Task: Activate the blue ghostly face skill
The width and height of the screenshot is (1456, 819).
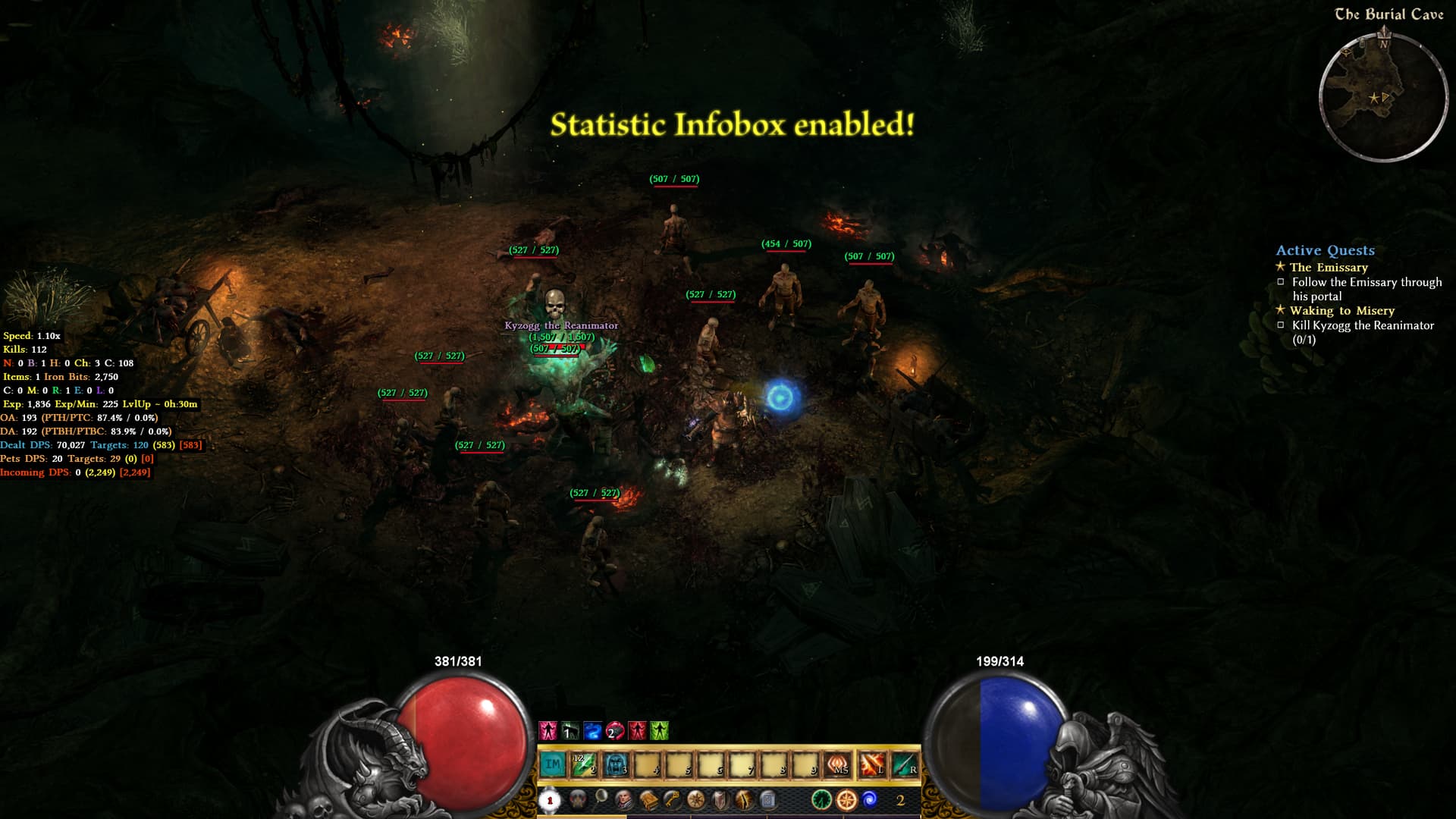Action: (616, 764)
